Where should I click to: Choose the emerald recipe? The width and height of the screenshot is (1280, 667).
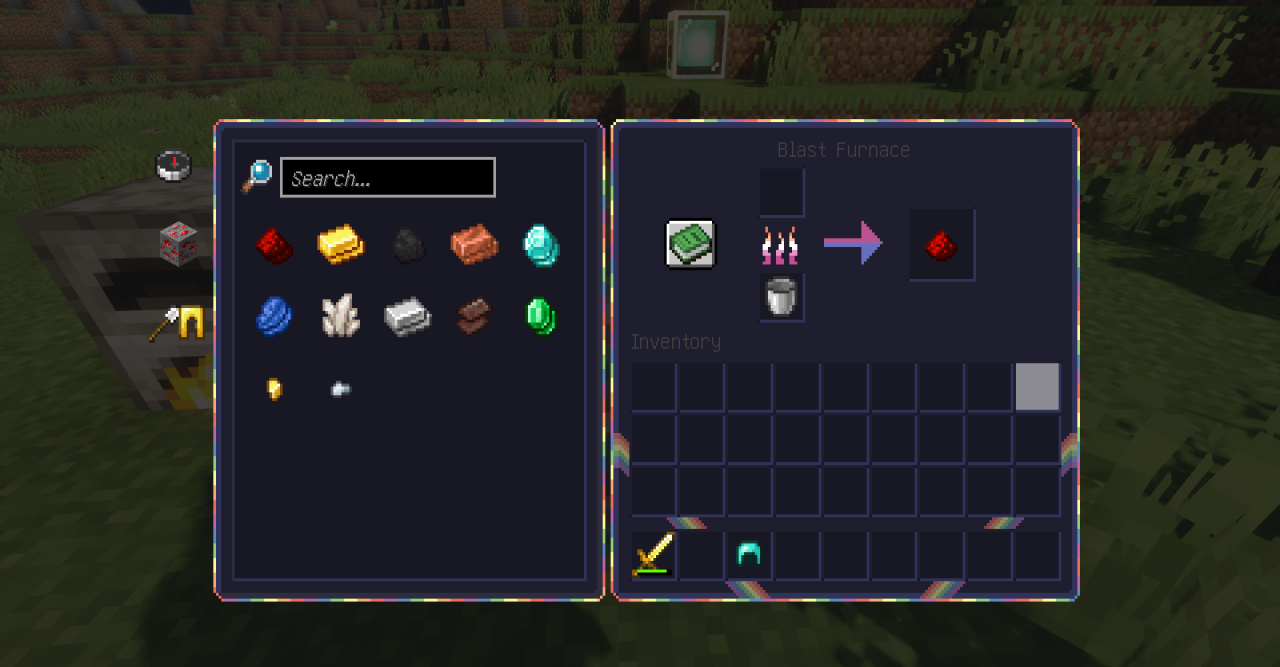coord(541,316)
